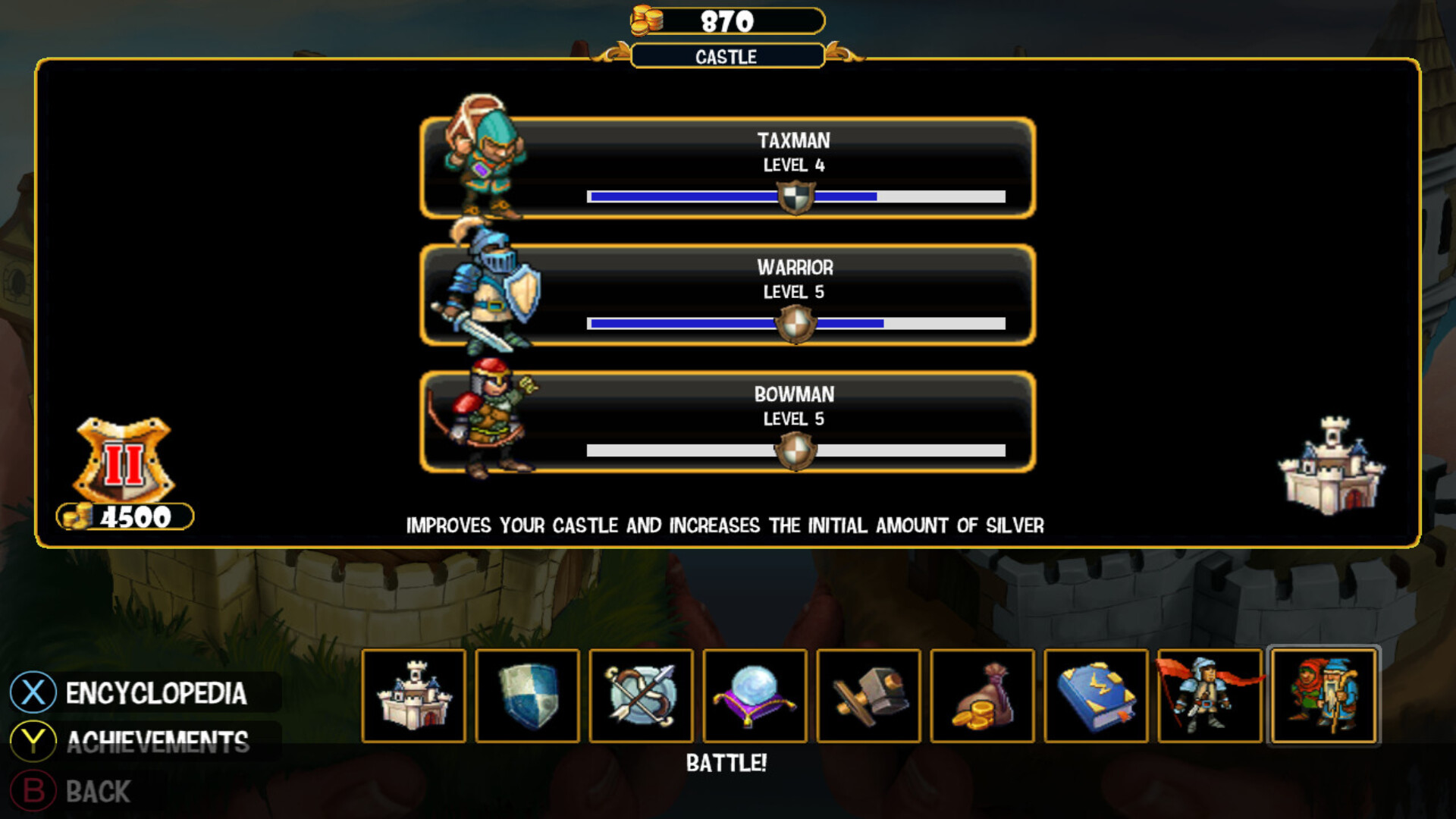Open the blue shield defense upgrade
The width and height of the screenshot is (1456, 819).
529,696
